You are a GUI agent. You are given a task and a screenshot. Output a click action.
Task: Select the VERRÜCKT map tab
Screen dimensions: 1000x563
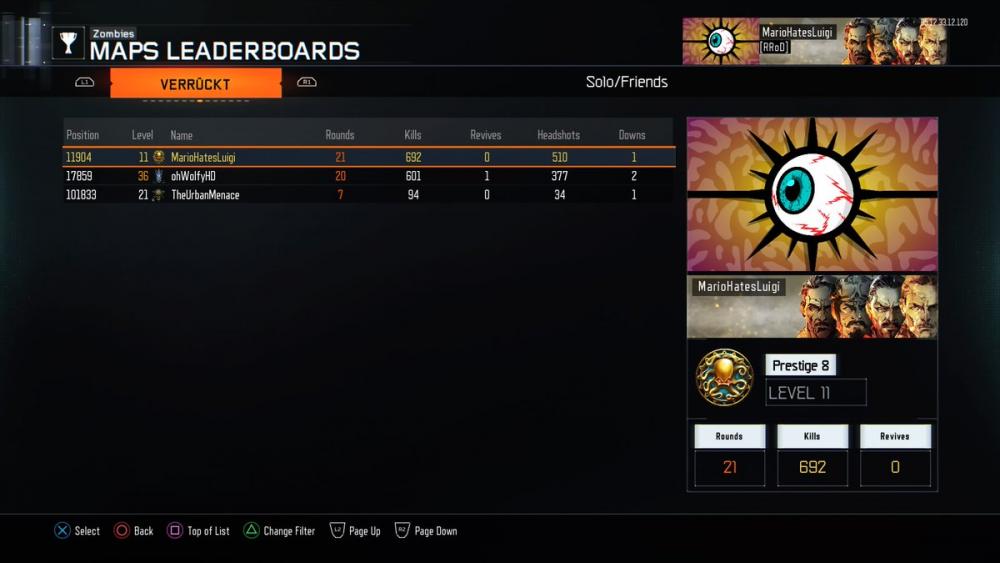196,84
